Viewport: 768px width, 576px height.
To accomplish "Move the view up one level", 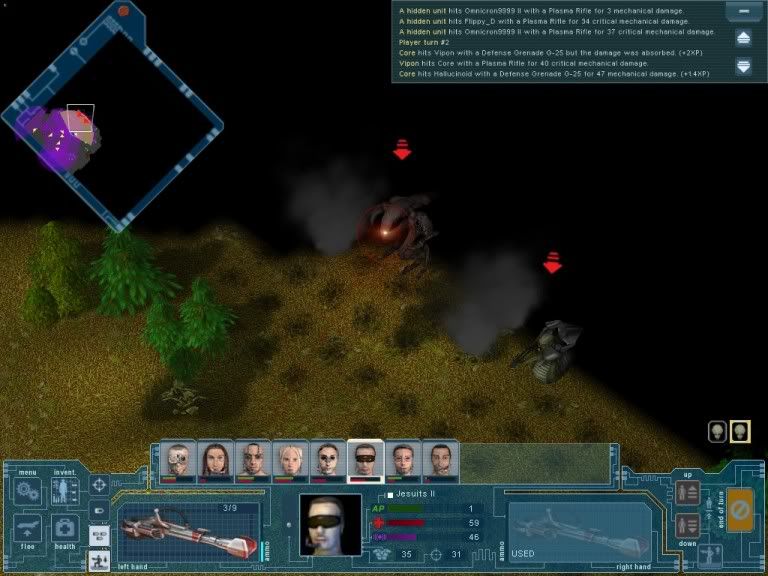I will pyautogui.click(x=687, y=492).
